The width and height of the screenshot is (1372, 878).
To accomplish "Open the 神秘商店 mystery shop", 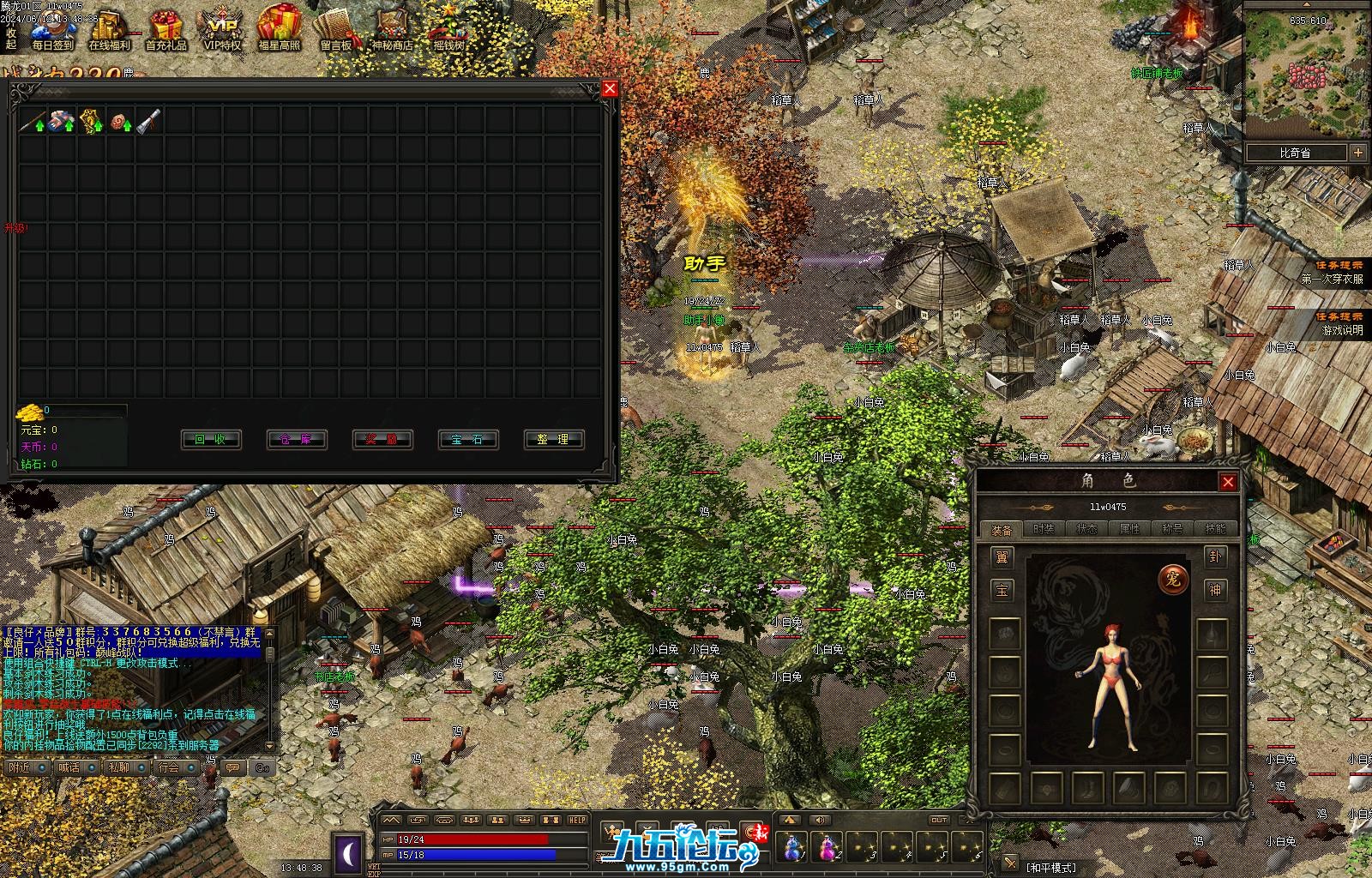I will [x=392, y=30].
